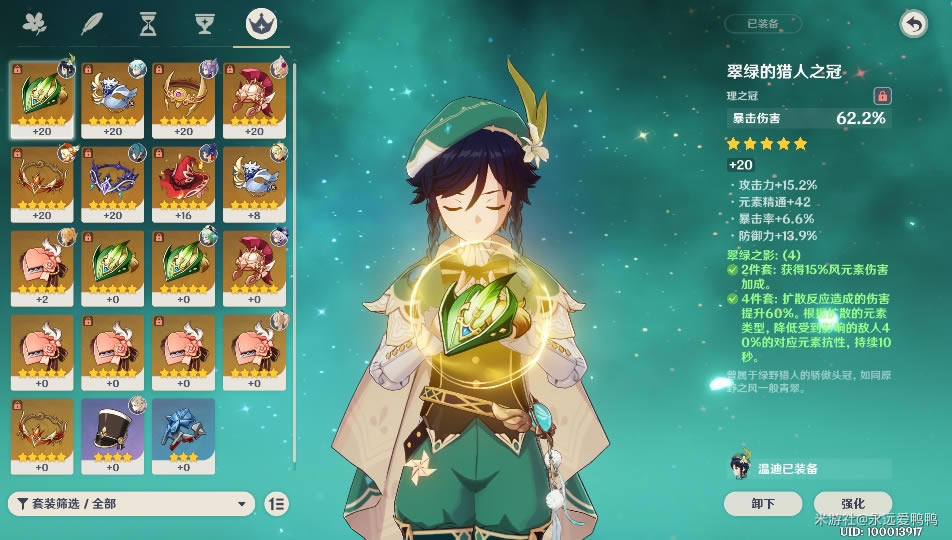Click the sort order button beside the filter
The height and width of the screenshot is (540, 952).
[277, 504]
